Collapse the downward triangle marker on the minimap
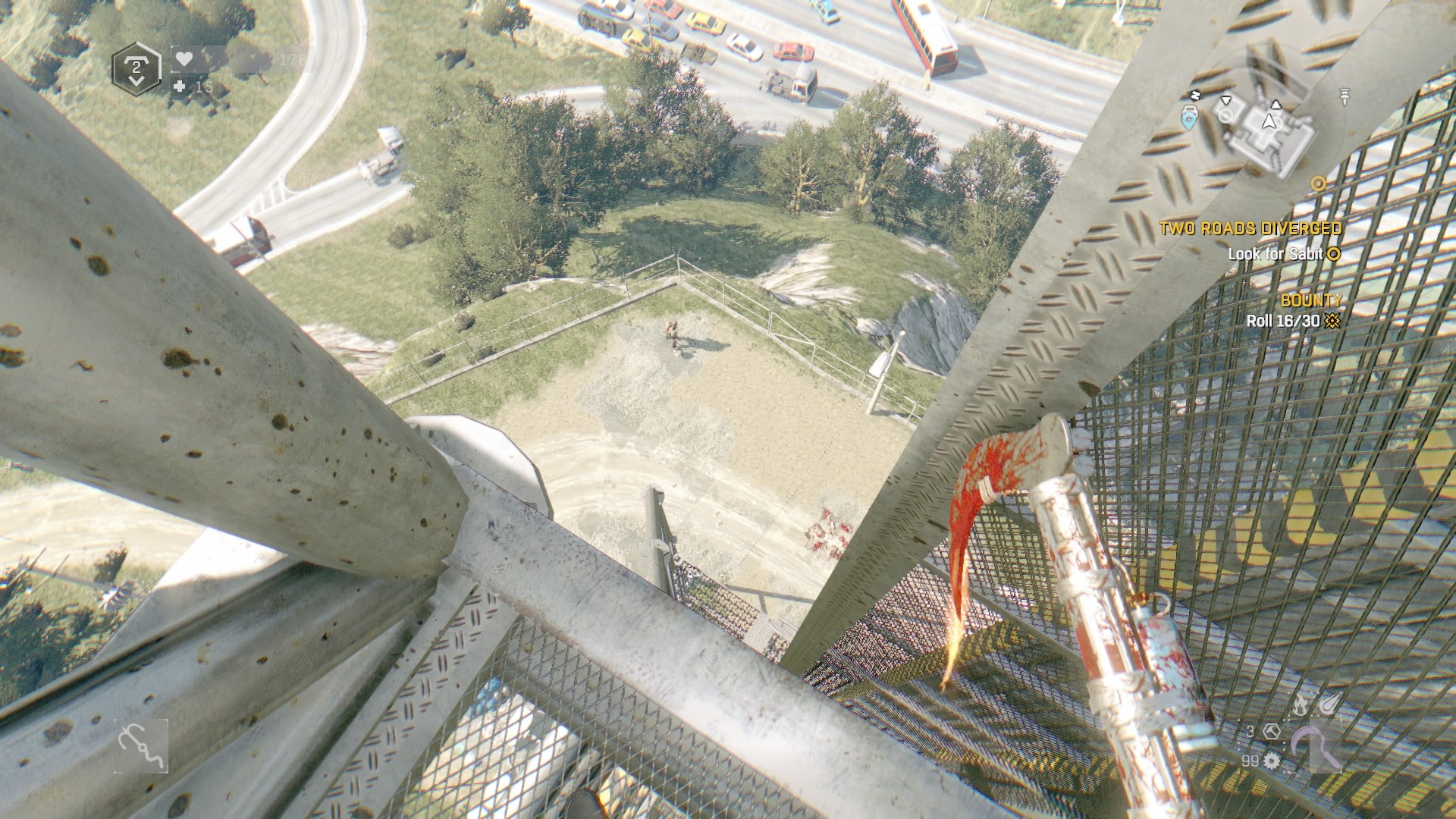1456x819 pixels. [x=1226, y=99]
